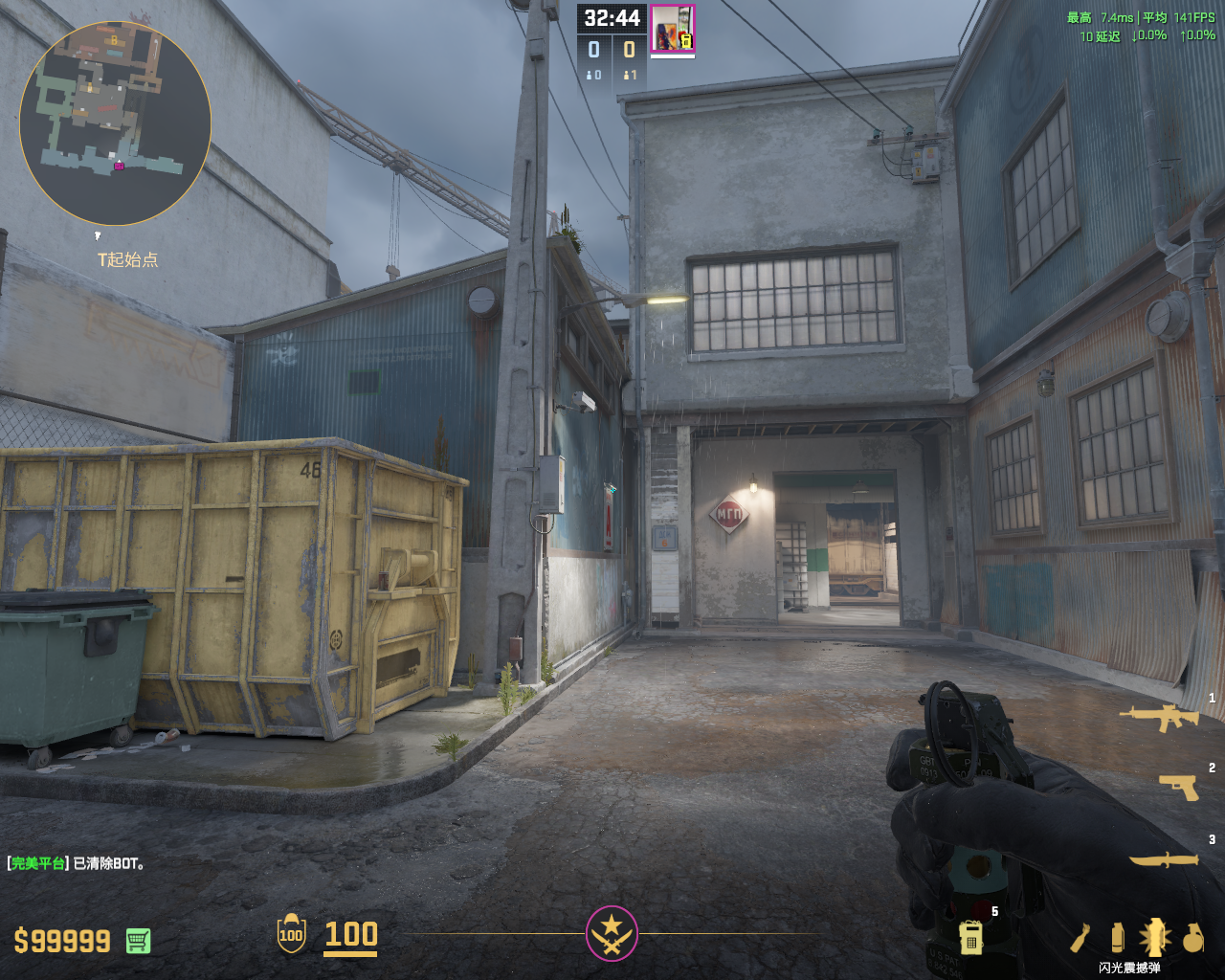Choose the knife in slot 3
This screenshot has width=1225, height=980.
pyautogui.click(x=1164, y=859)
